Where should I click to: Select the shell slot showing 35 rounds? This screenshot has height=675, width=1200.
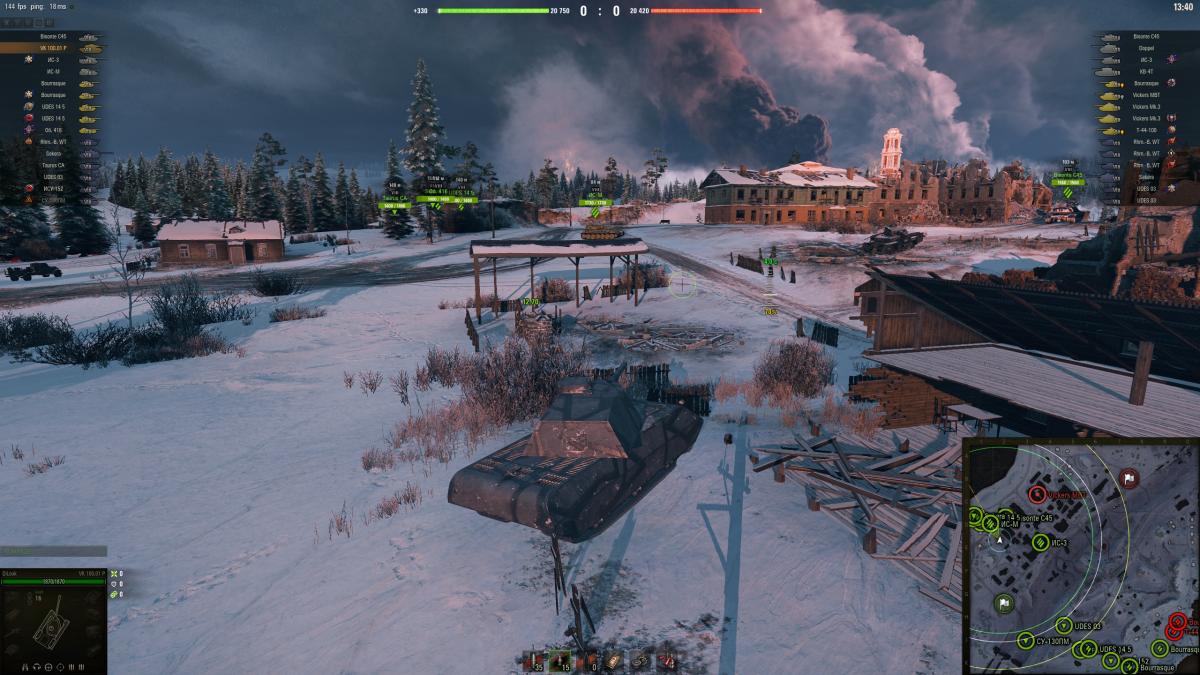(x=533, y=660)
